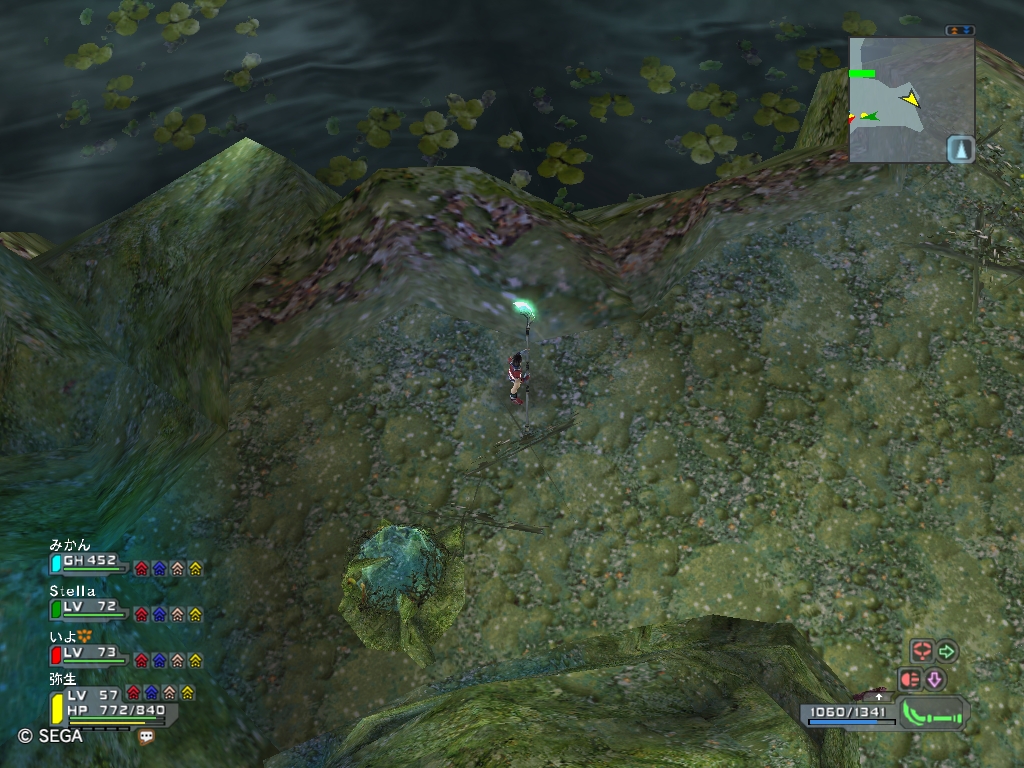Activate the red half-circle attack slot

[x=910, y=679]
